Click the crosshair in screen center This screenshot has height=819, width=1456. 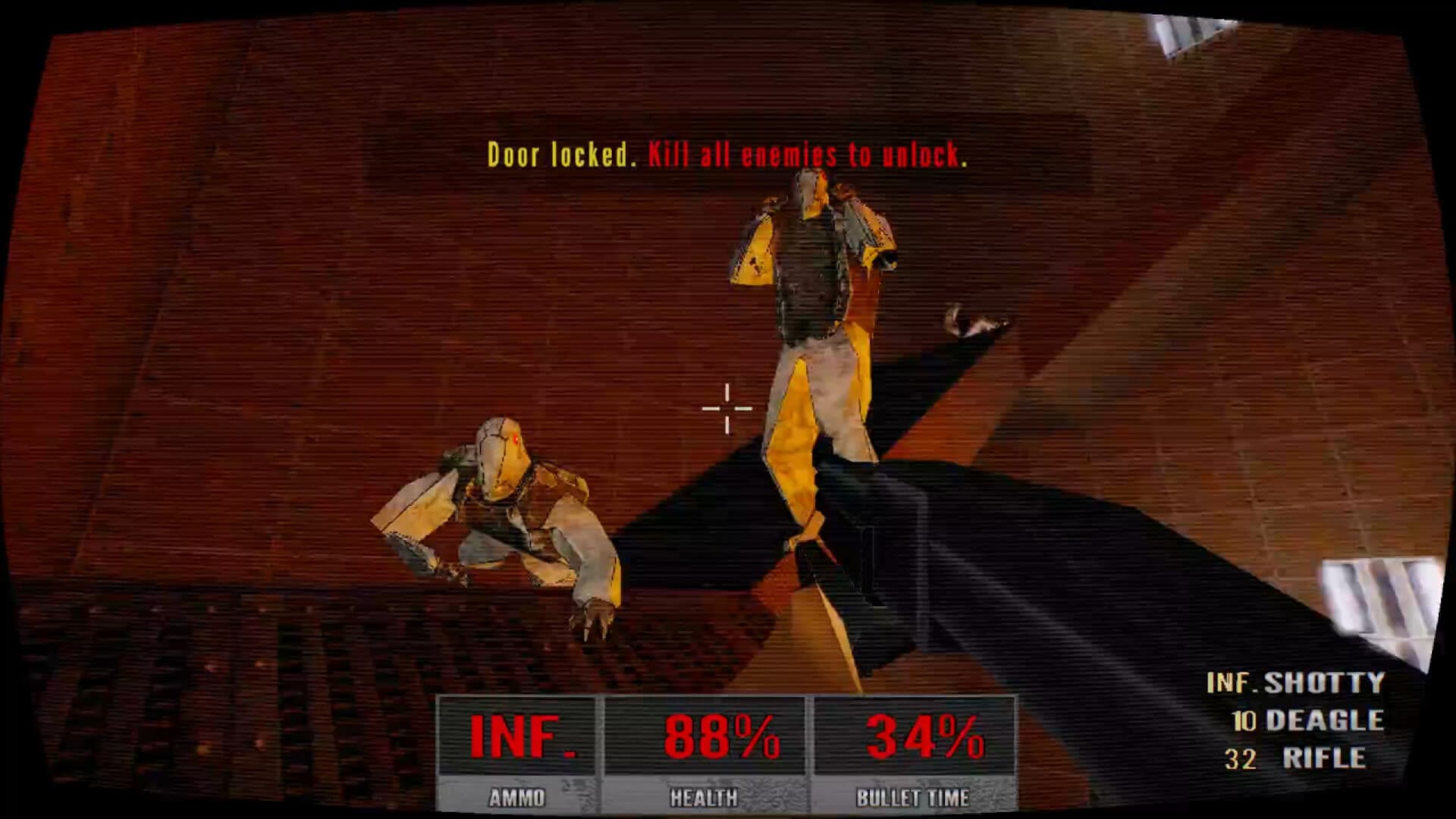point(726,408)
